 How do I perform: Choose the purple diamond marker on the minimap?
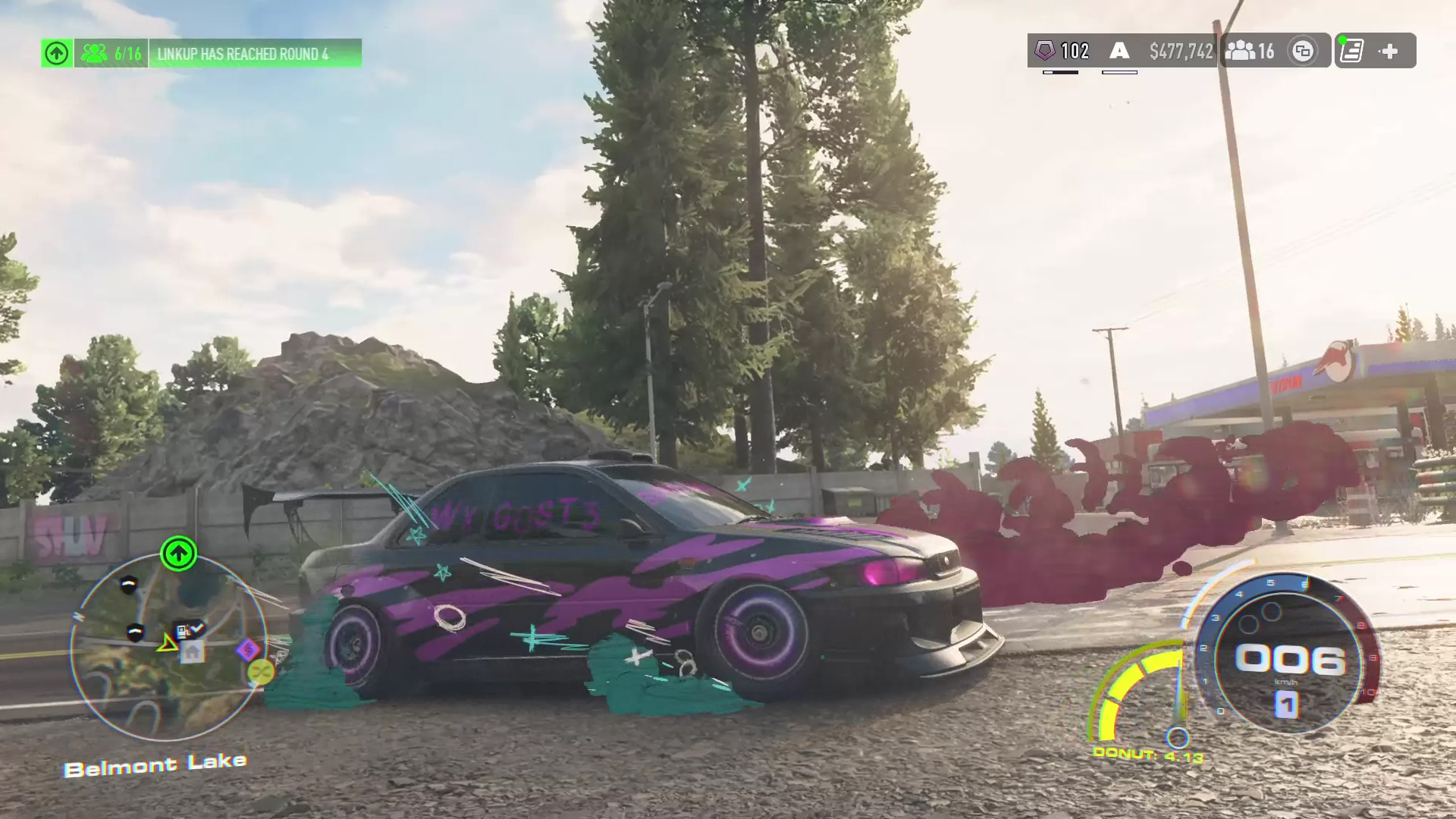tap(248, 649)
